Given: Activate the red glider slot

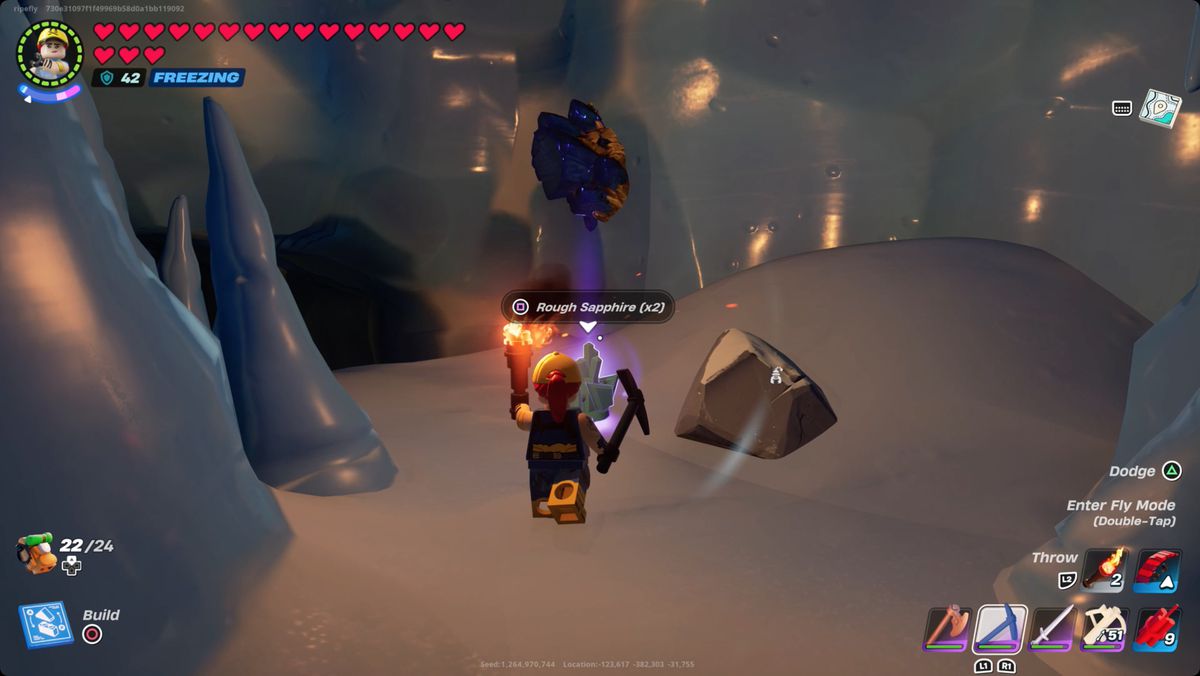Looking at the screenshot, I should click(x=1158, y=570).
